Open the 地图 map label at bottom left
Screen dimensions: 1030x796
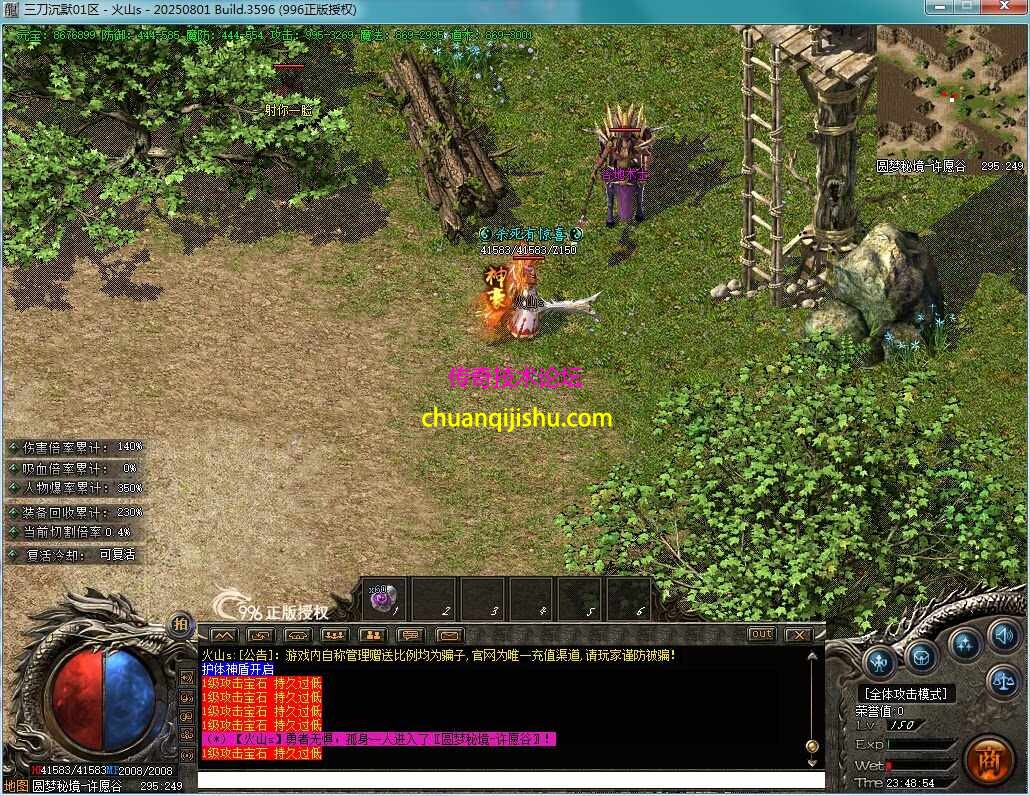pyautogui.click(x=16, y=786)
